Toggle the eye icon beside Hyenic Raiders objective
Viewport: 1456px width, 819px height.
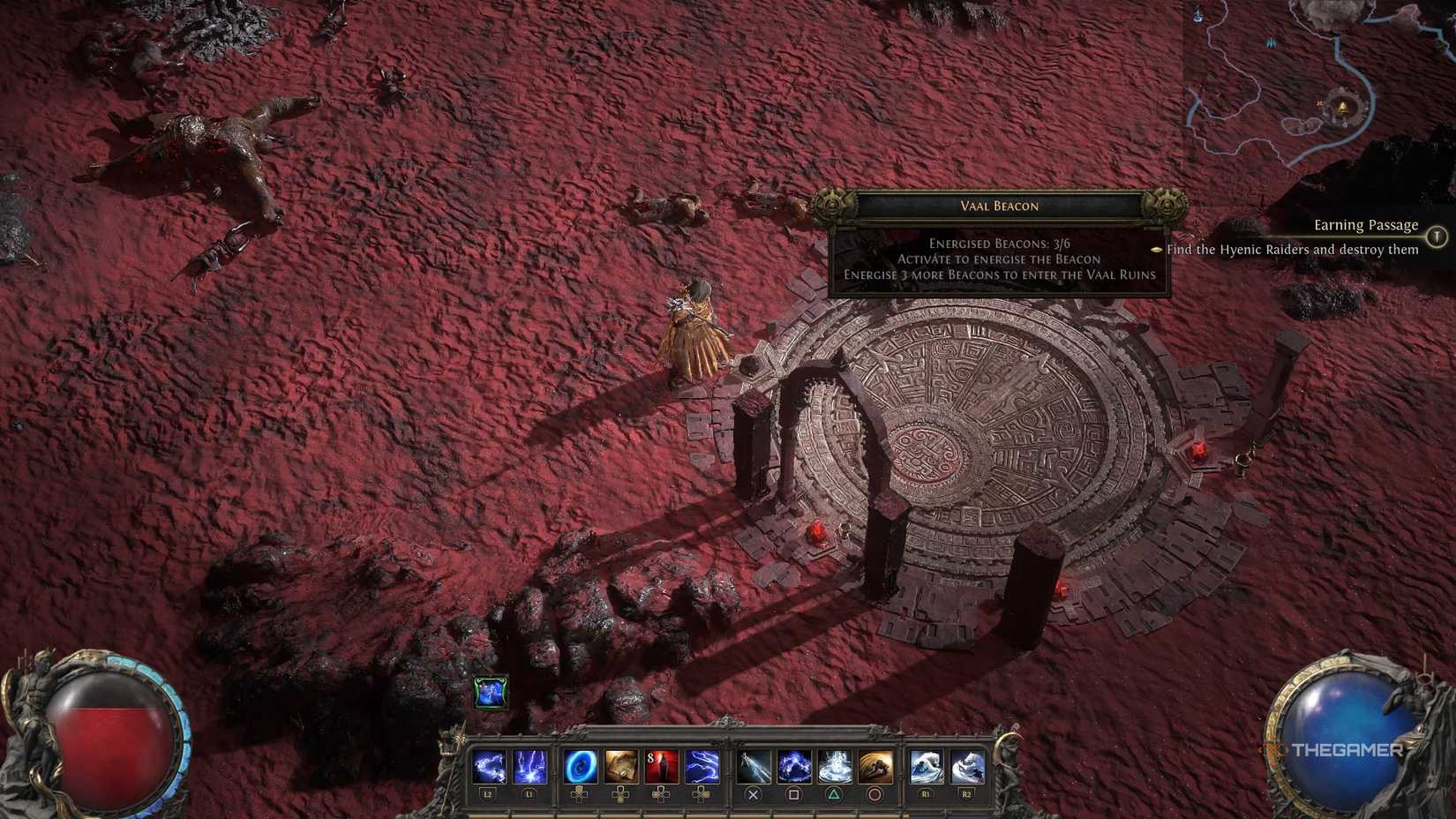1156,250
